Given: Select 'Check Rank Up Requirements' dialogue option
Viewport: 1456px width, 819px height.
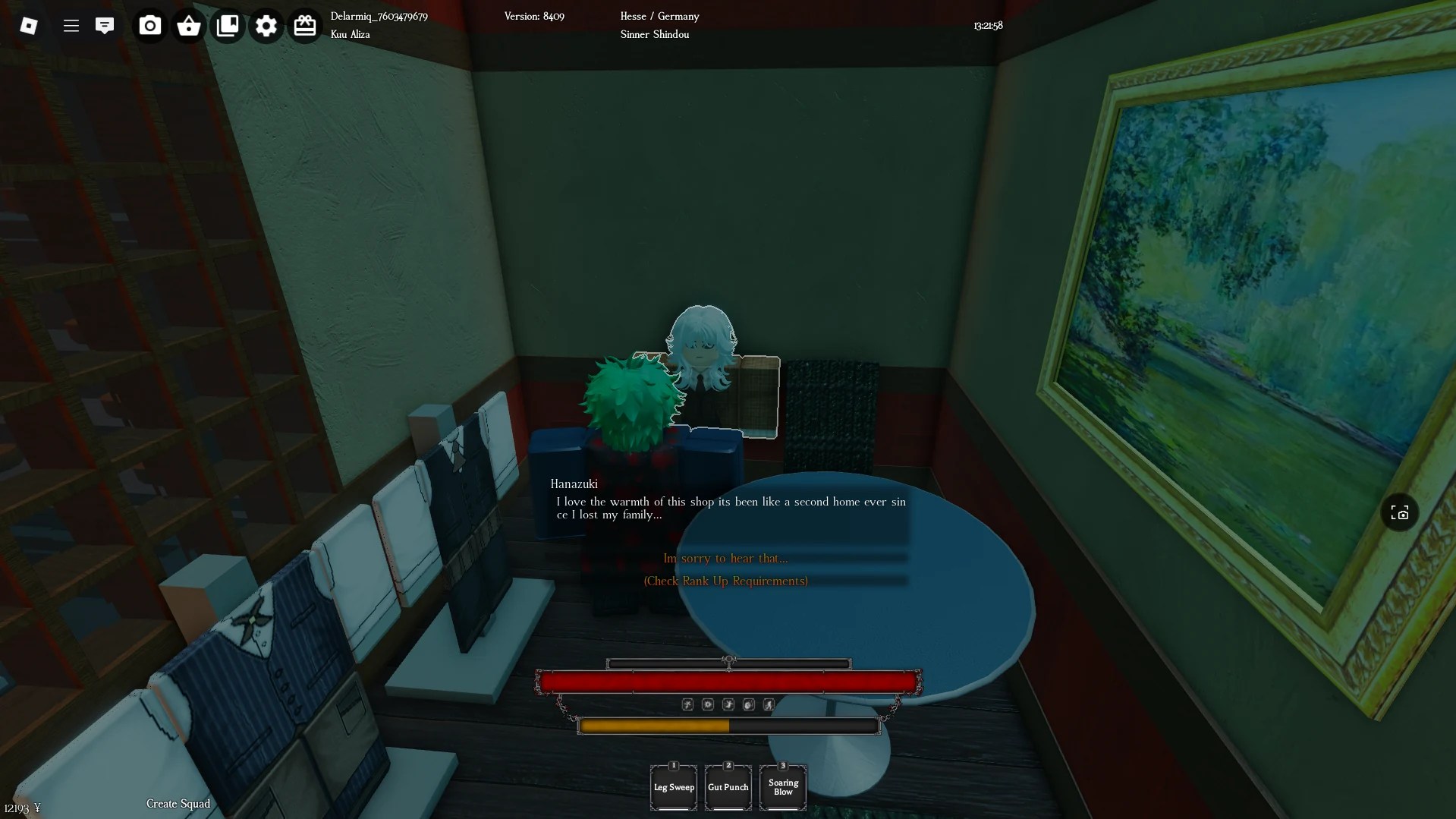Looking at the screenshot, I should (725, 581).
